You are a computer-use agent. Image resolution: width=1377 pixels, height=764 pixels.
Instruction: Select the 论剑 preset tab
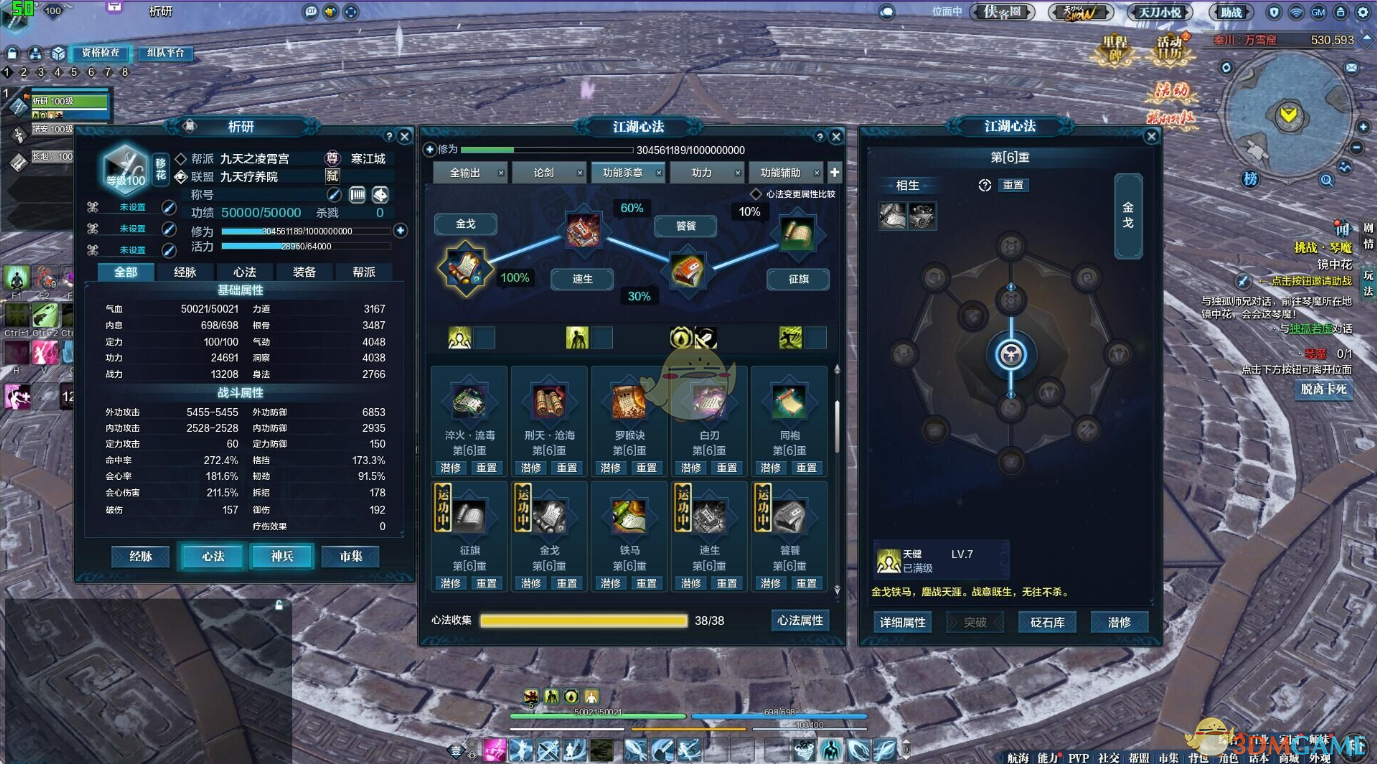[544, 173]
